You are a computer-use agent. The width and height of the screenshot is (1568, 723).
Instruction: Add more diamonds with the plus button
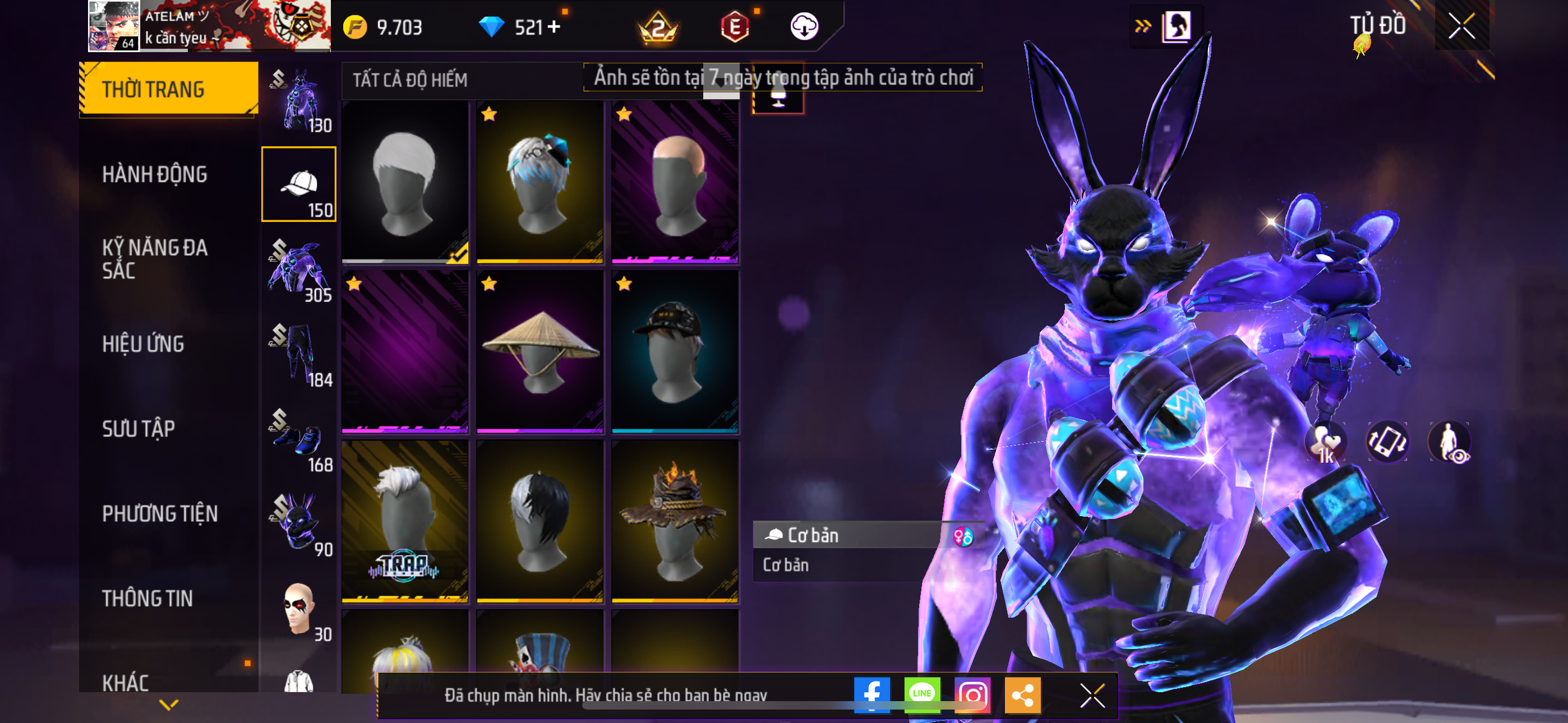tap(554, 27)
